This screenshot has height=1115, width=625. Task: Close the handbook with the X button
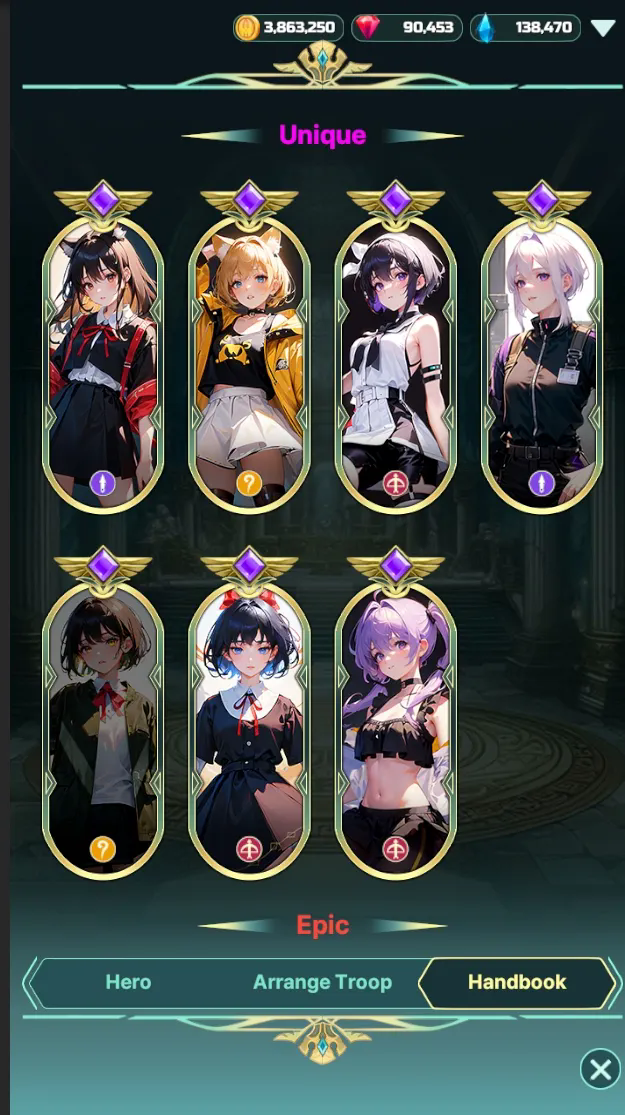[x=600, y=1070]
